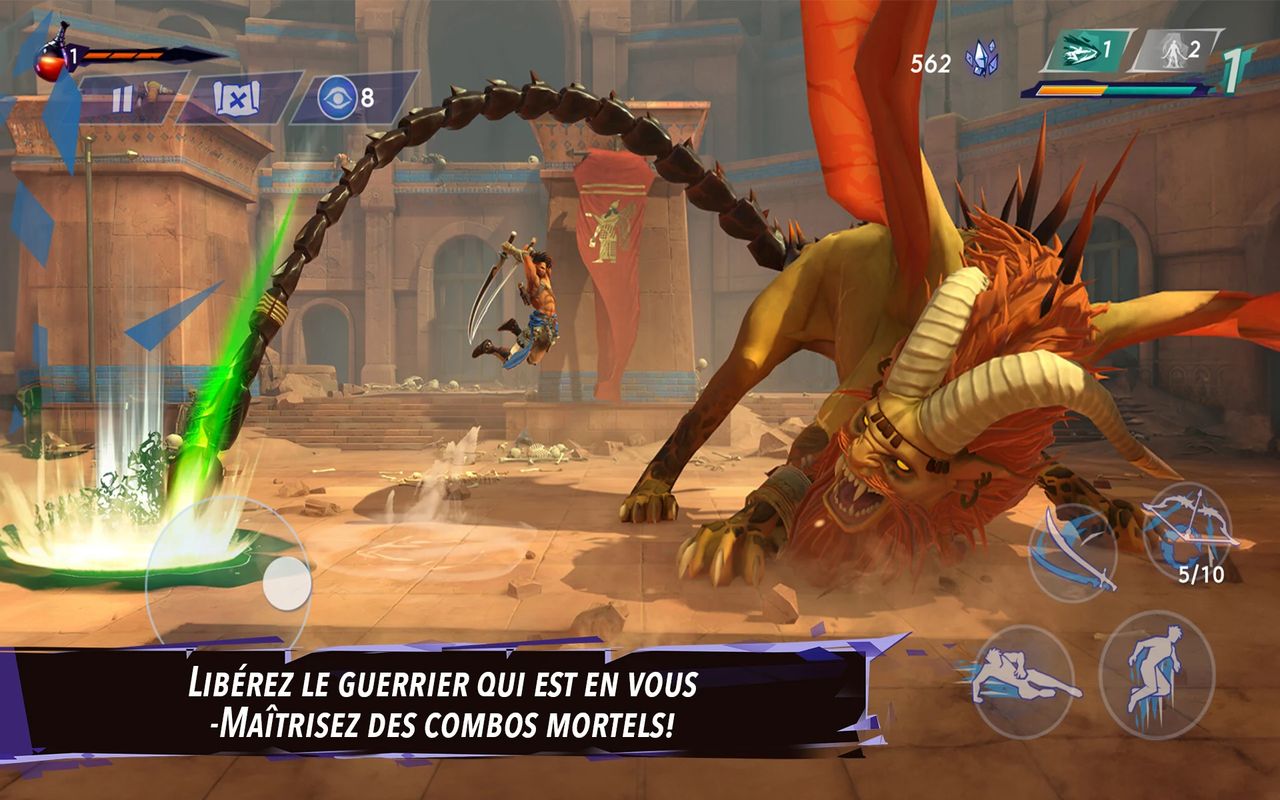Trigger the teal Athra surge slot 1

click(x=1087, y=51)
